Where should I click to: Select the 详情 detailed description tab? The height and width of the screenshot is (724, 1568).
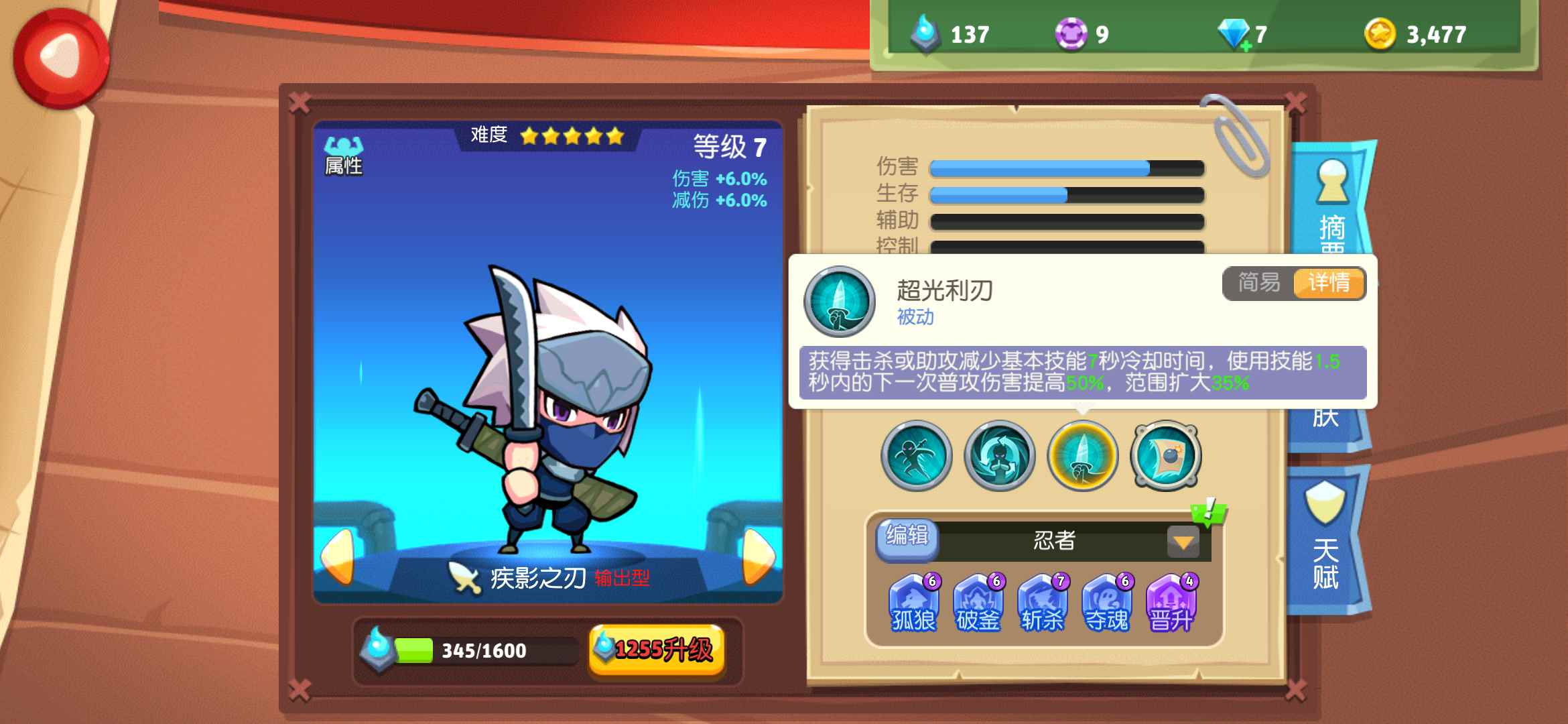[x=1330, y=284]
